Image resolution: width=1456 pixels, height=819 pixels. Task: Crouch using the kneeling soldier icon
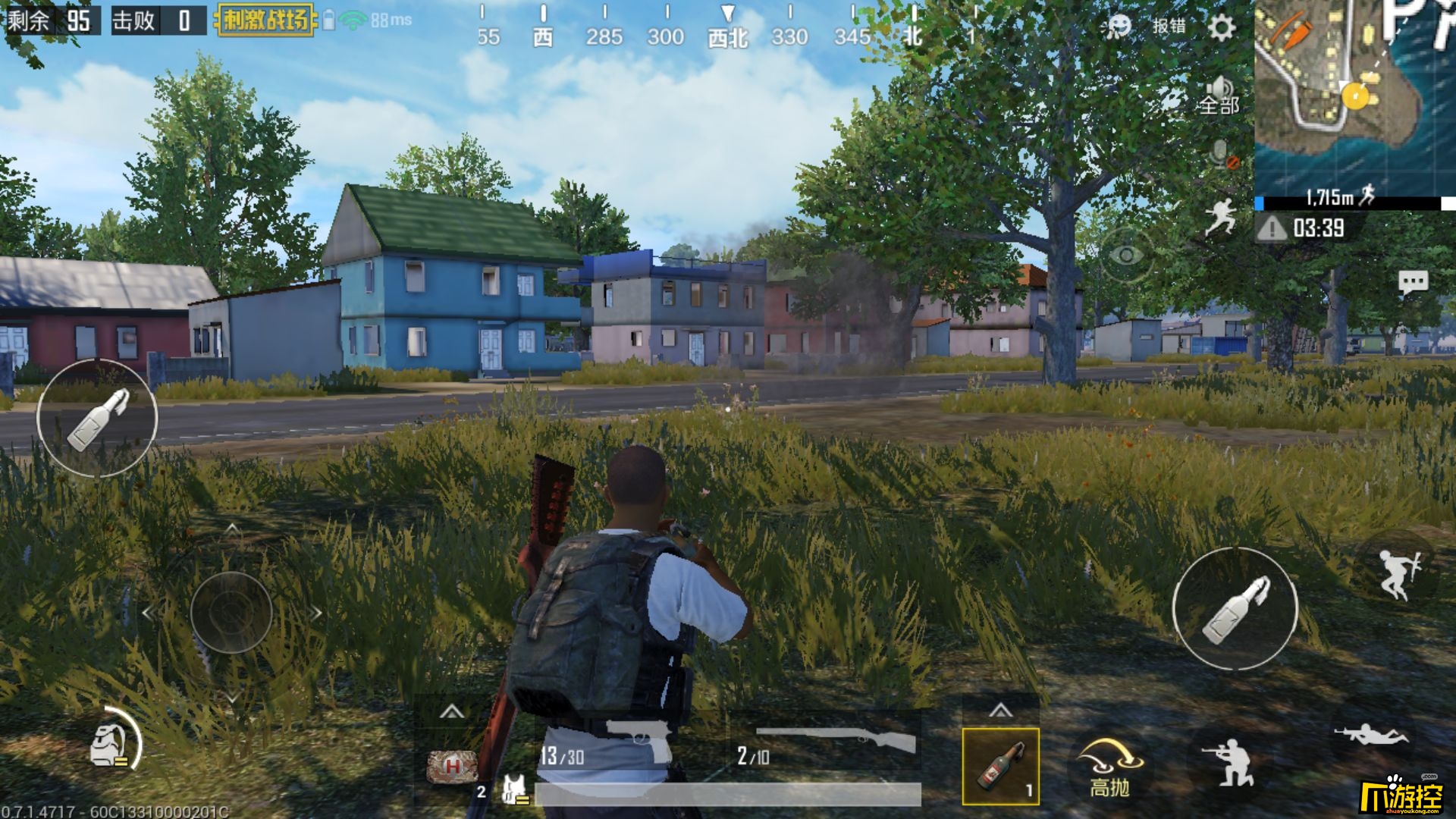click(1228, 761)
